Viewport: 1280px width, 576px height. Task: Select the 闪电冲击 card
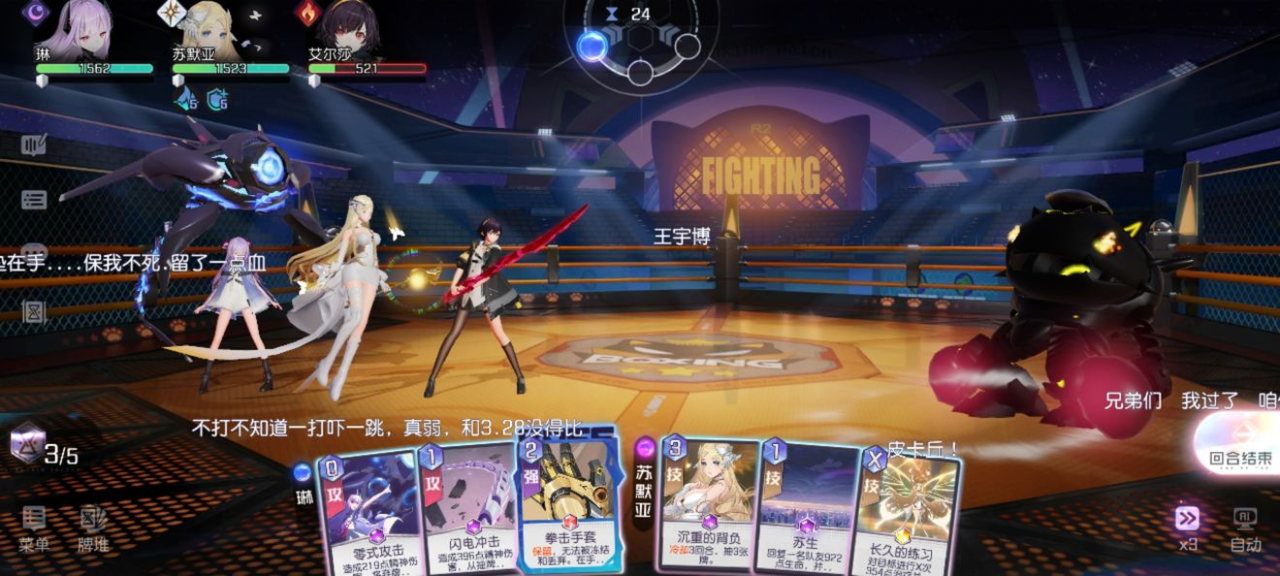tap(466, 512)
